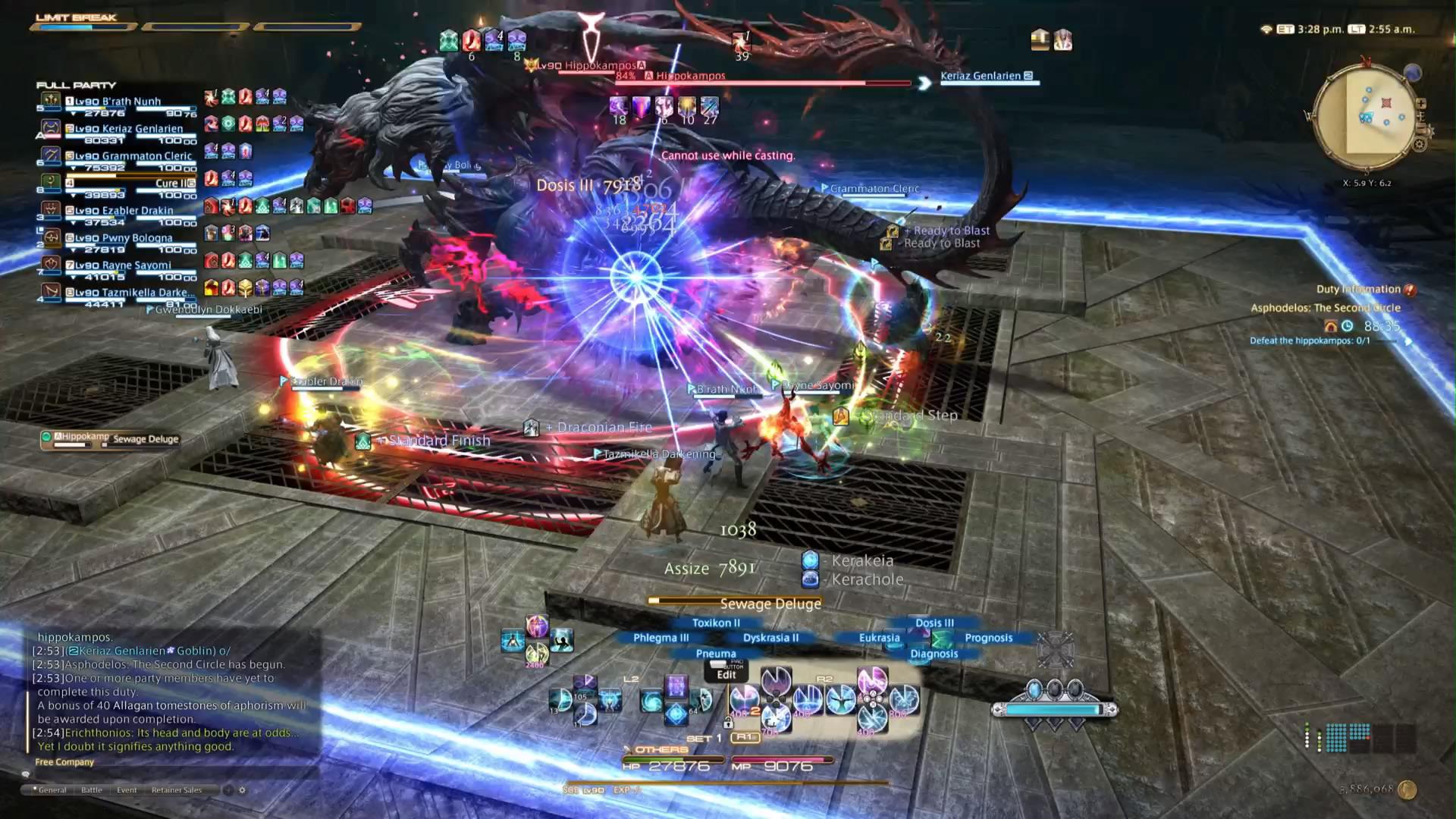Image resolution: width=1456 pixels, height=819 pixels.
Task: Select target-of-target Keriaz Genlarien name
Action: tap(981, 76)
